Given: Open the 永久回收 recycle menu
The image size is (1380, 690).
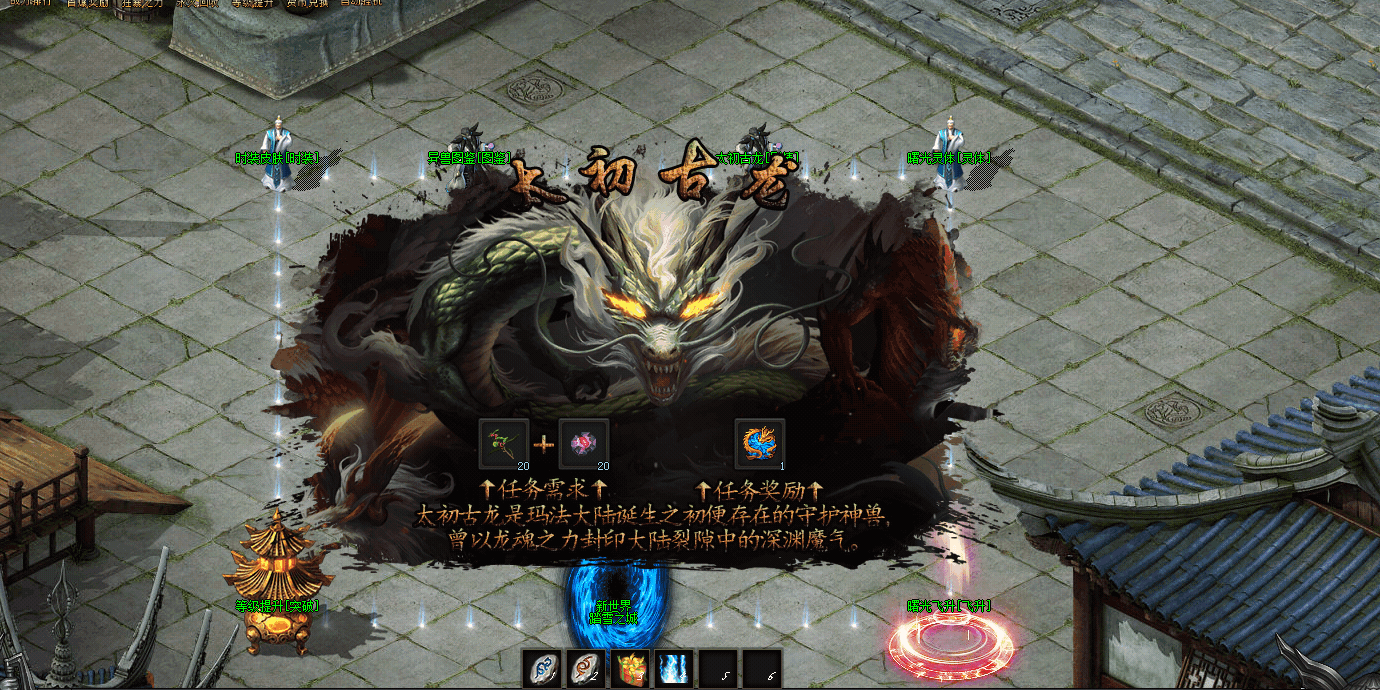Looking at the screenshot, I should coord(197,3).
